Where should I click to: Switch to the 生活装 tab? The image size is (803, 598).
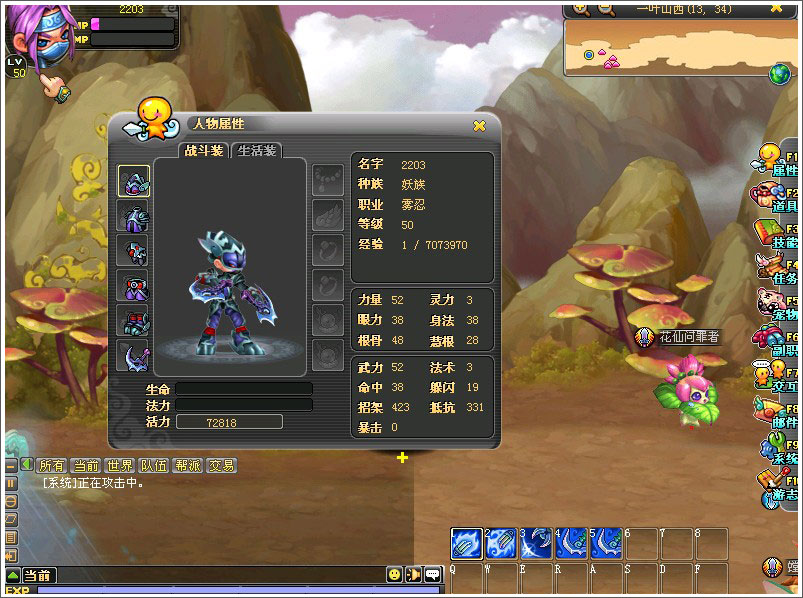coord(257,151)
